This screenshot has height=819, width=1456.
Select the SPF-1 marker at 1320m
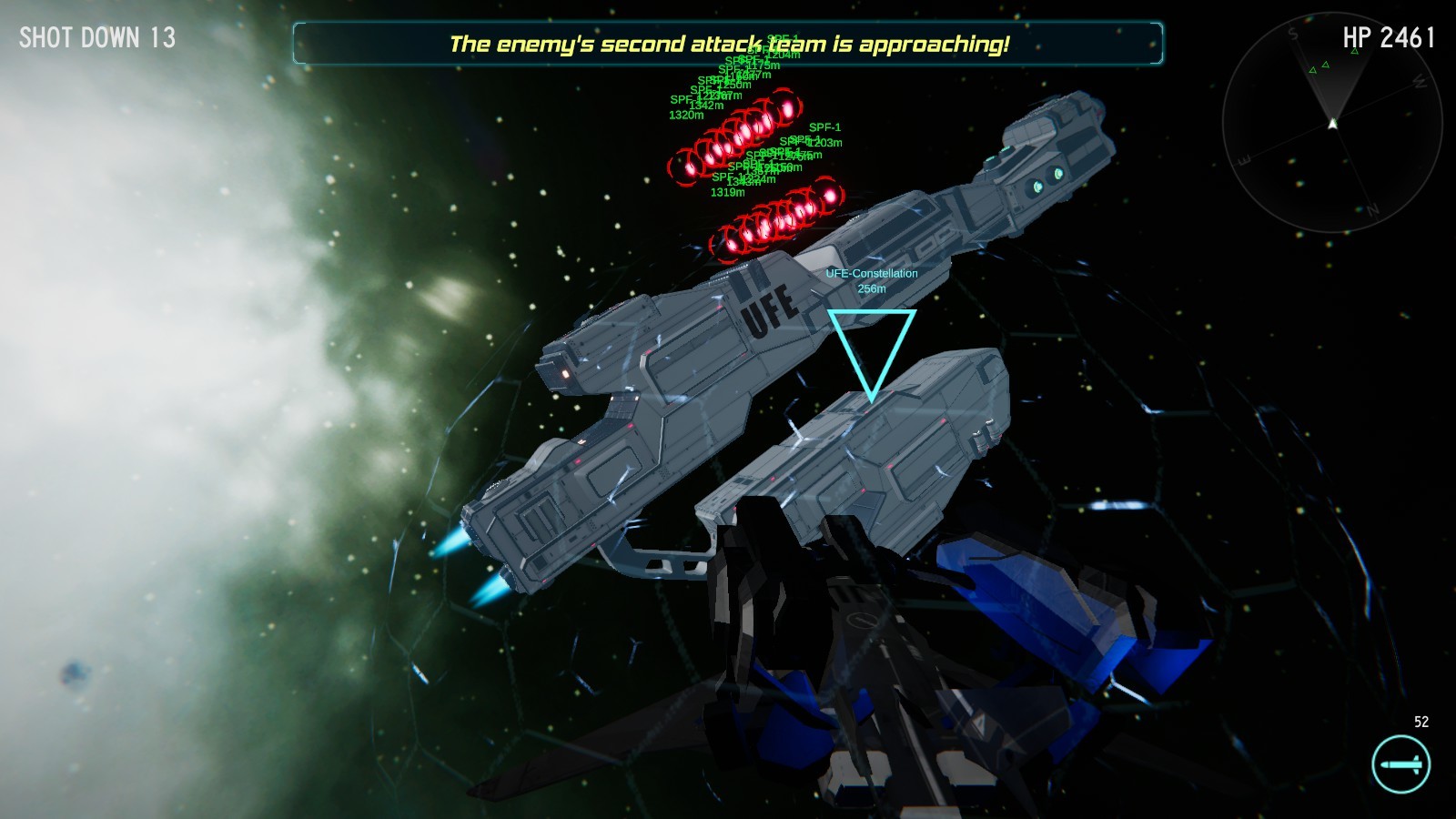point(685,116)
